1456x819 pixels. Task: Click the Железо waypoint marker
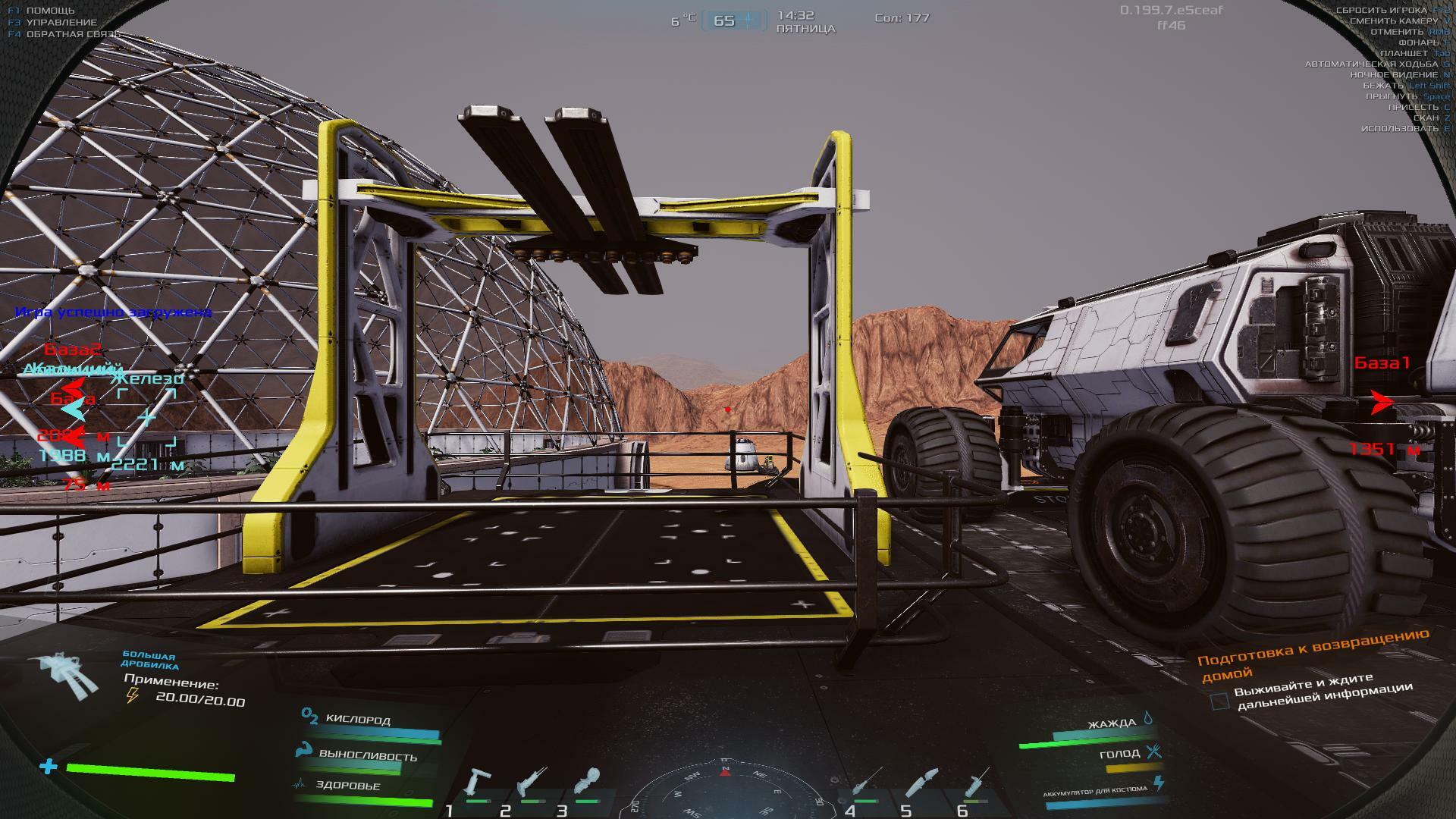click(147, 416)
